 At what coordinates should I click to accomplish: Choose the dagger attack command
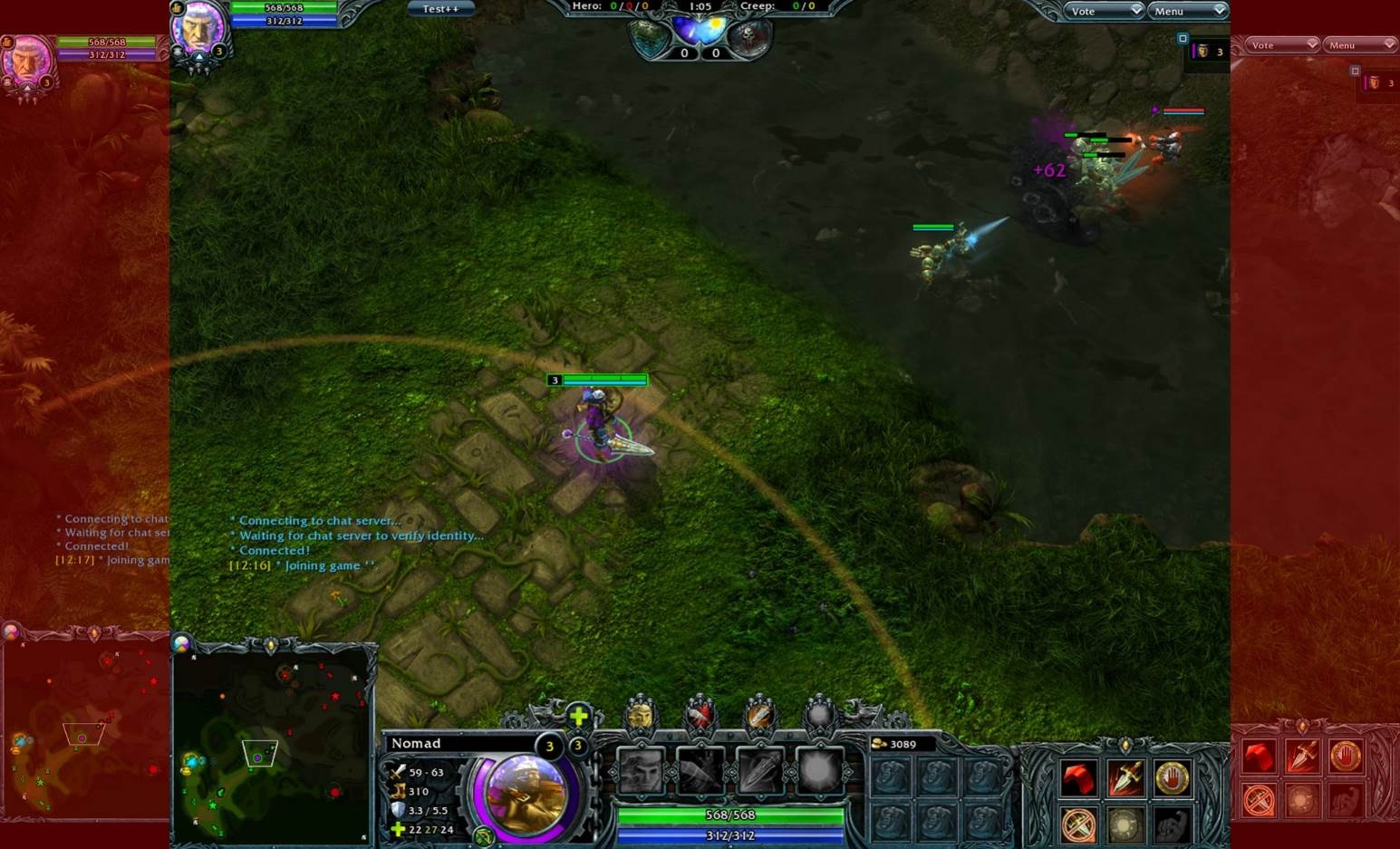[x=1125, y=778]
